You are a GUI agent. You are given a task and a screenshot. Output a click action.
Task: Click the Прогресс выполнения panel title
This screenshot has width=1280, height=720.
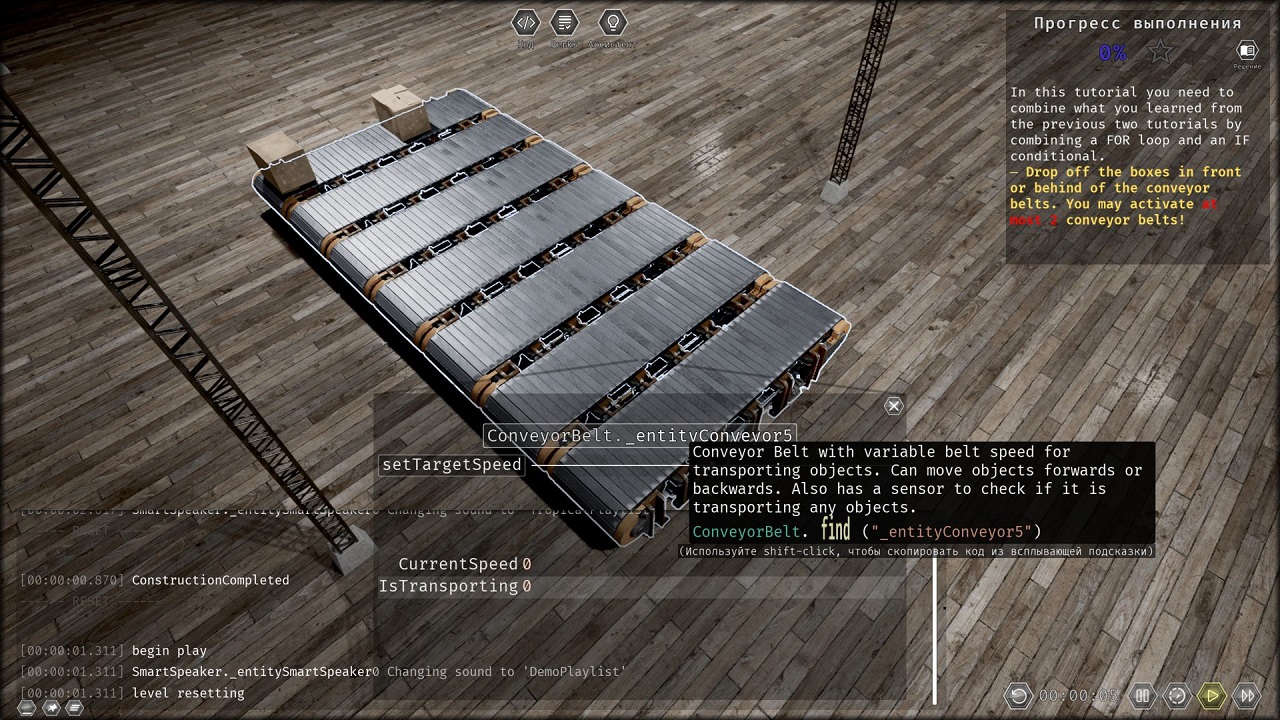point(1137,22)
